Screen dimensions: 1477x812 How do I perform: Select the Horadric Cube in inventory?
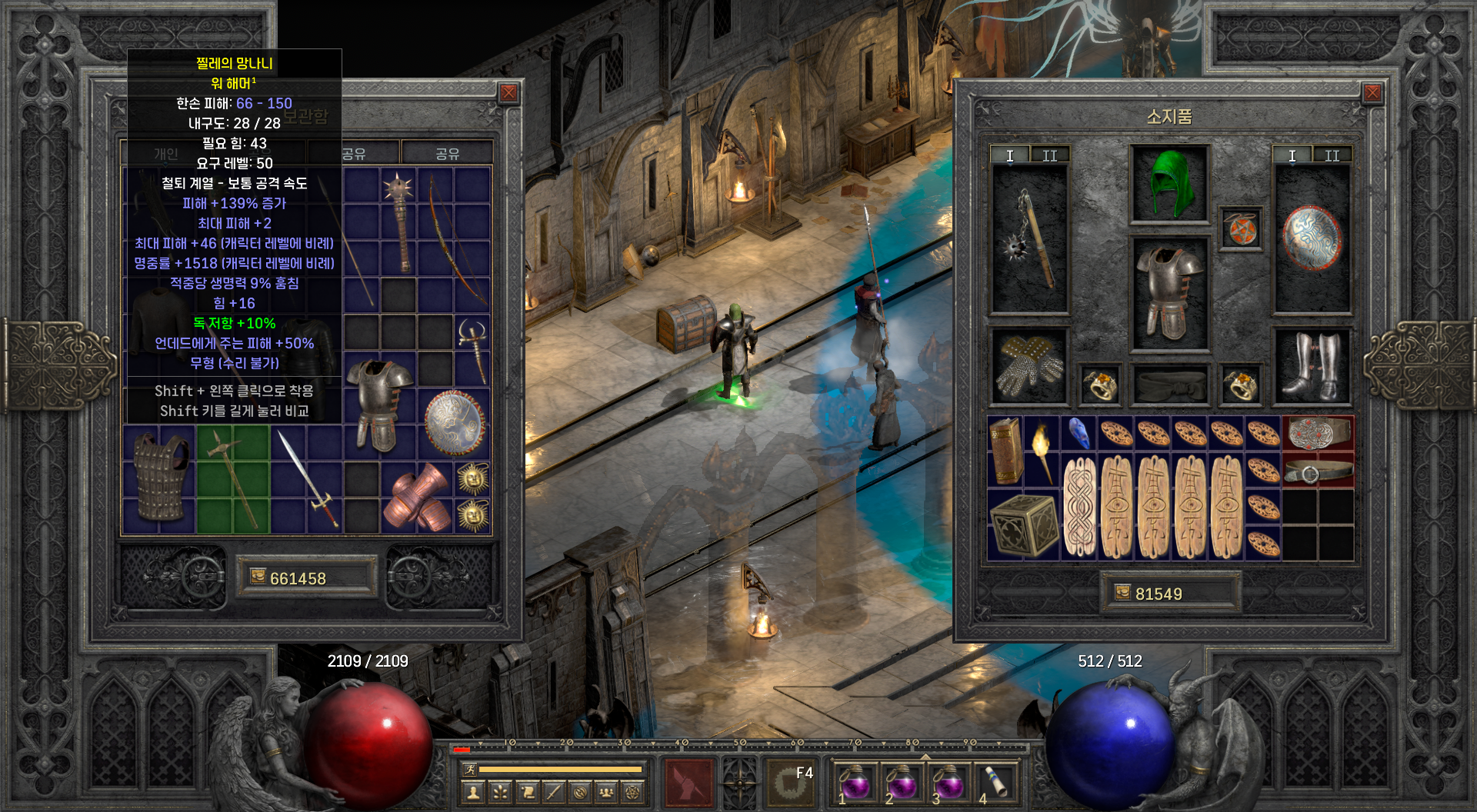point(1024,525)
